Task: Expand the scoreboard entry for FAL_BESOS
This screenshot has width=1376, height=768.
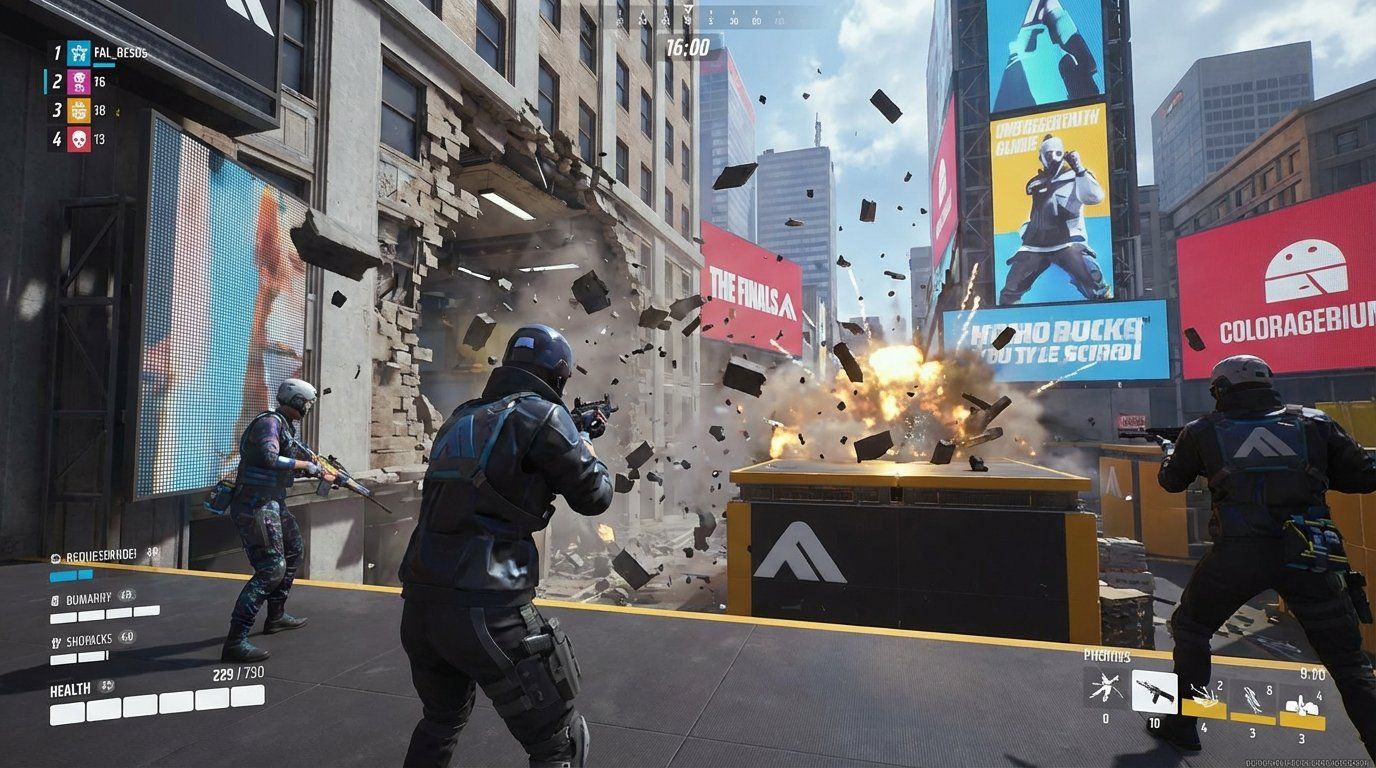Action: [x=122, y=53]
